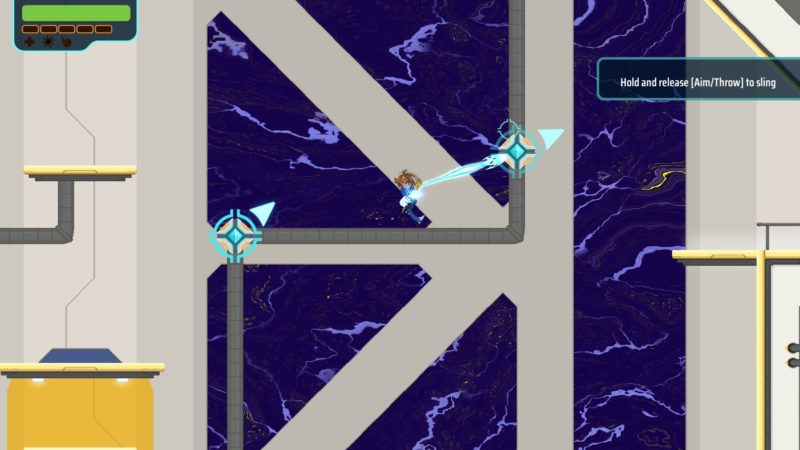This screenshot has height=450, width=800.
Task: Activate the spiky burst ability icon
Action: (48, 42)
